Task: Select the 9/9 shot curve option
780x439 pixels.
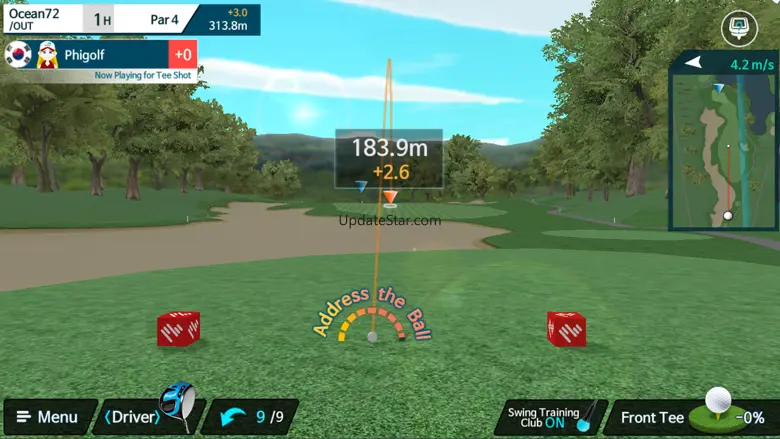Action: point(256,417)
